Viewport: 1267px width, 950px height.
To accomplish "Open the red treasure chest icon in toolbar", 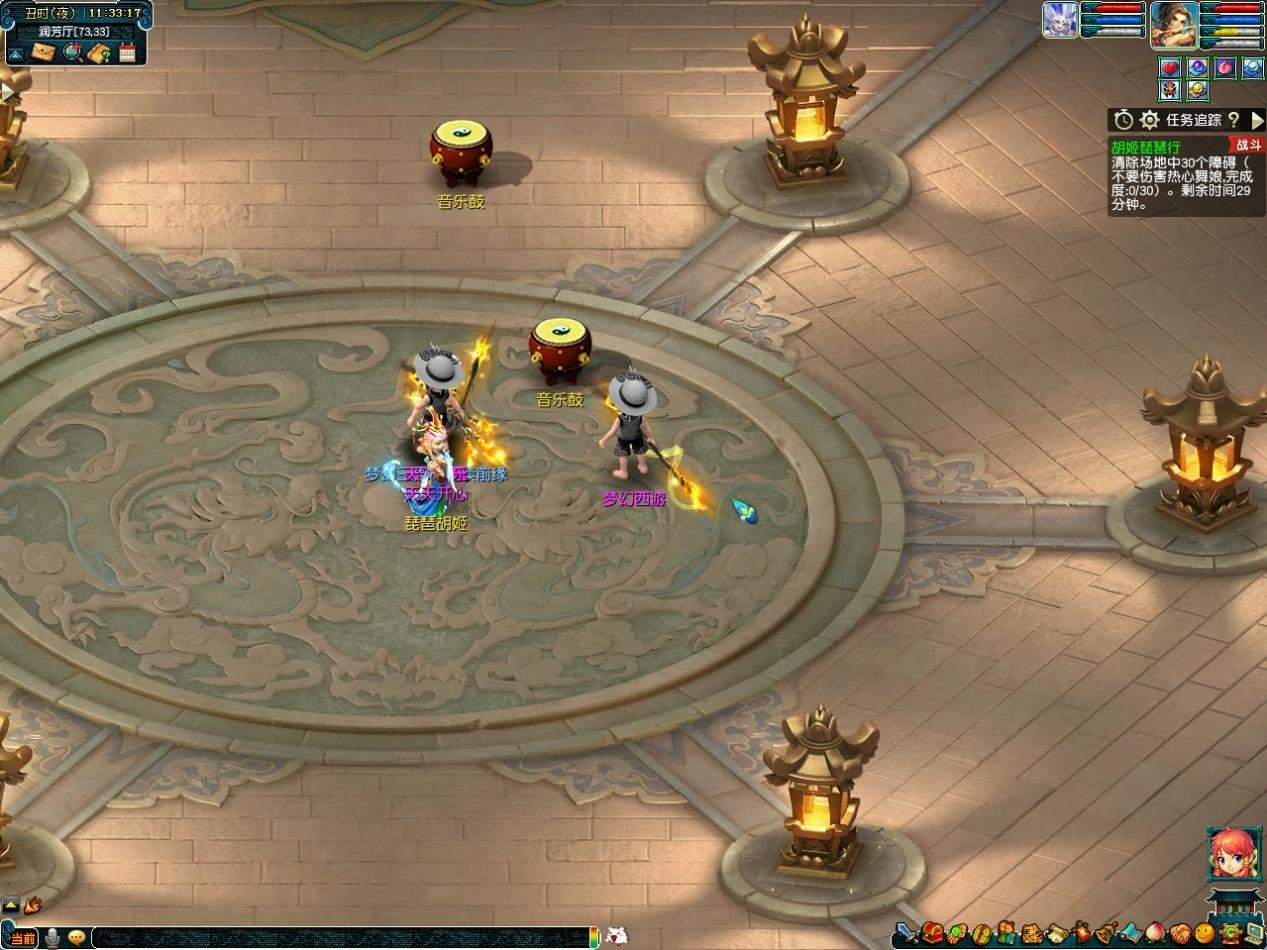I will click(x=932, y=935).
